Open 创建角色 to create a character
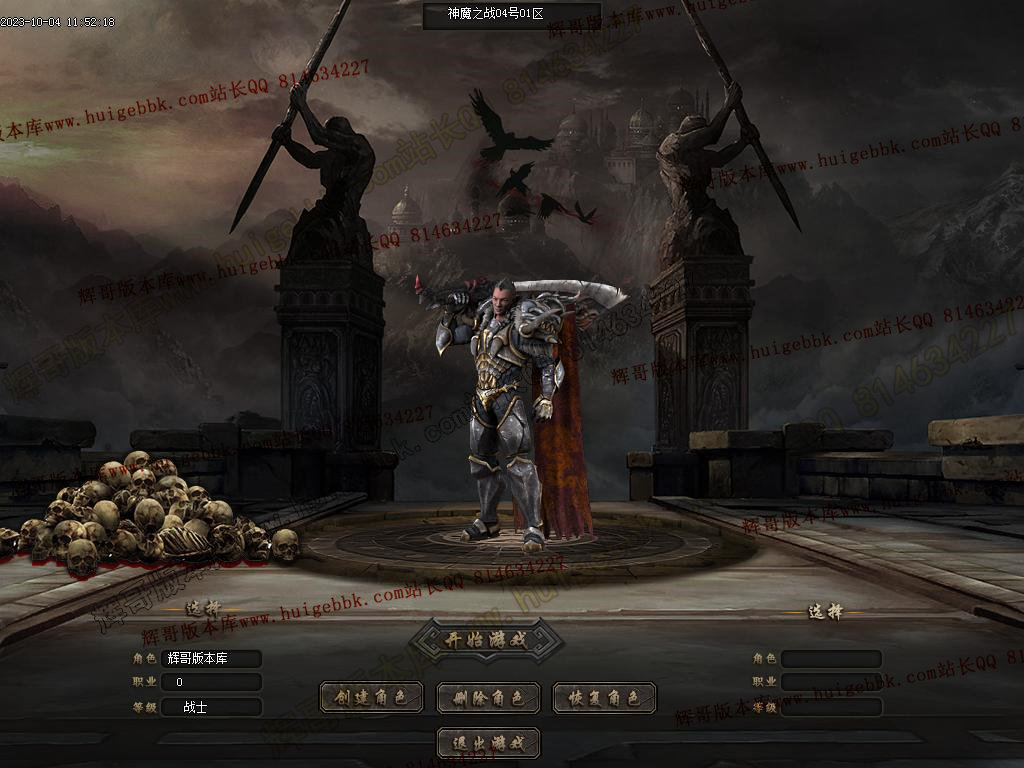 tap(371, 698)
